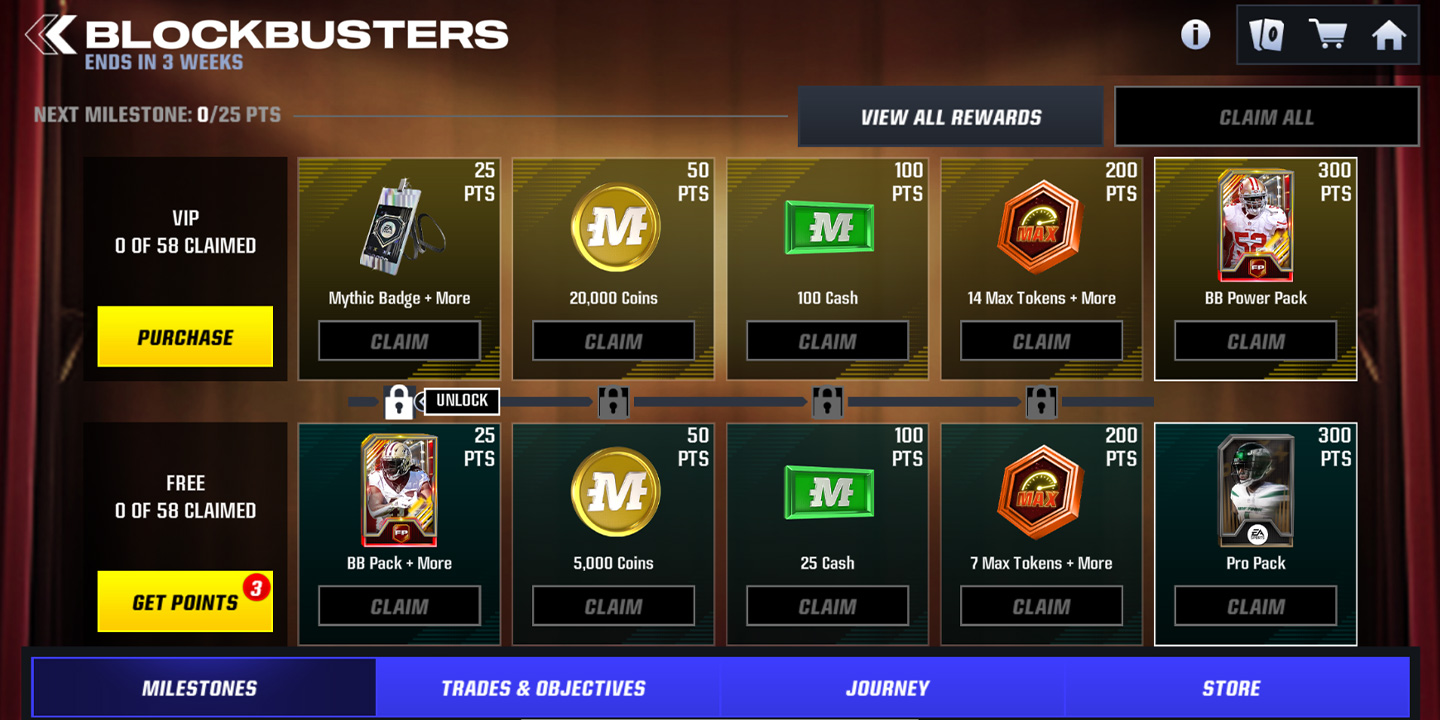
Task: Tap the UNLOCK label on the milestone track
Action: point(462,401)
